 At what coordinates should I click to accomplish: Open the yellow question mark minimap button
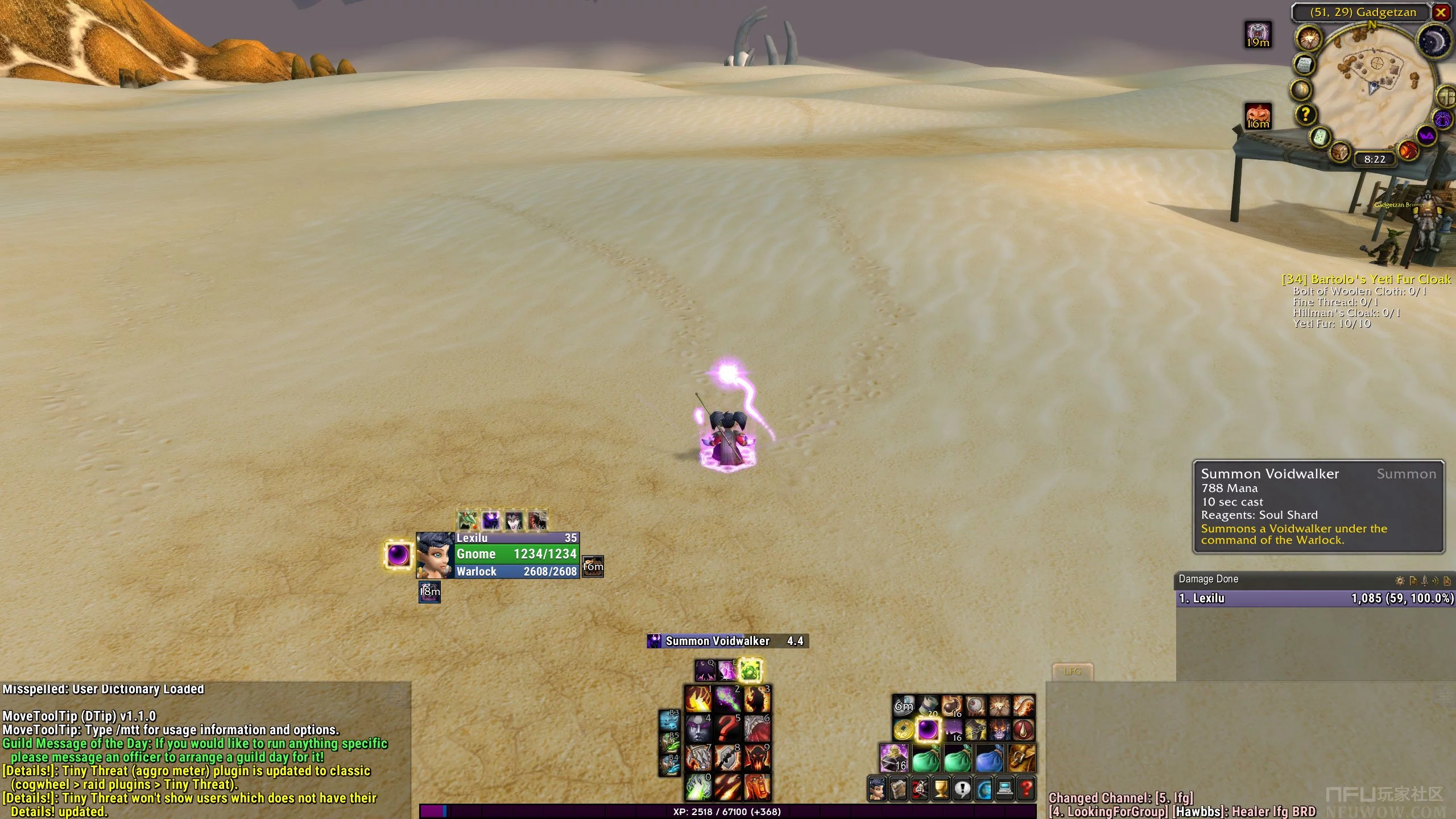click(1306, 115)
